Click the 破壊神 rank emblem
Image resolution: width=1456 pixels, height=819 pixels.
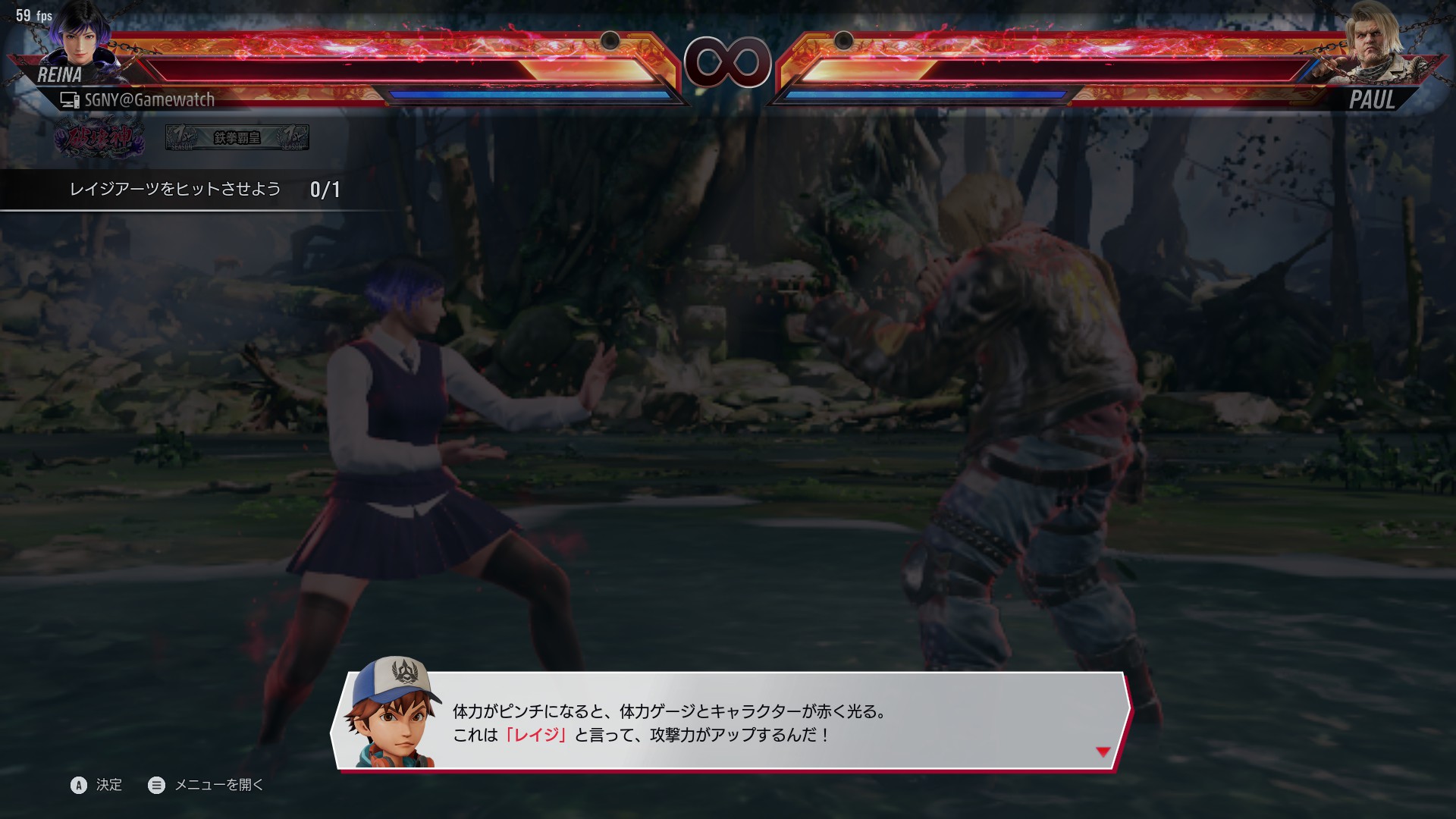coord(99,138)
